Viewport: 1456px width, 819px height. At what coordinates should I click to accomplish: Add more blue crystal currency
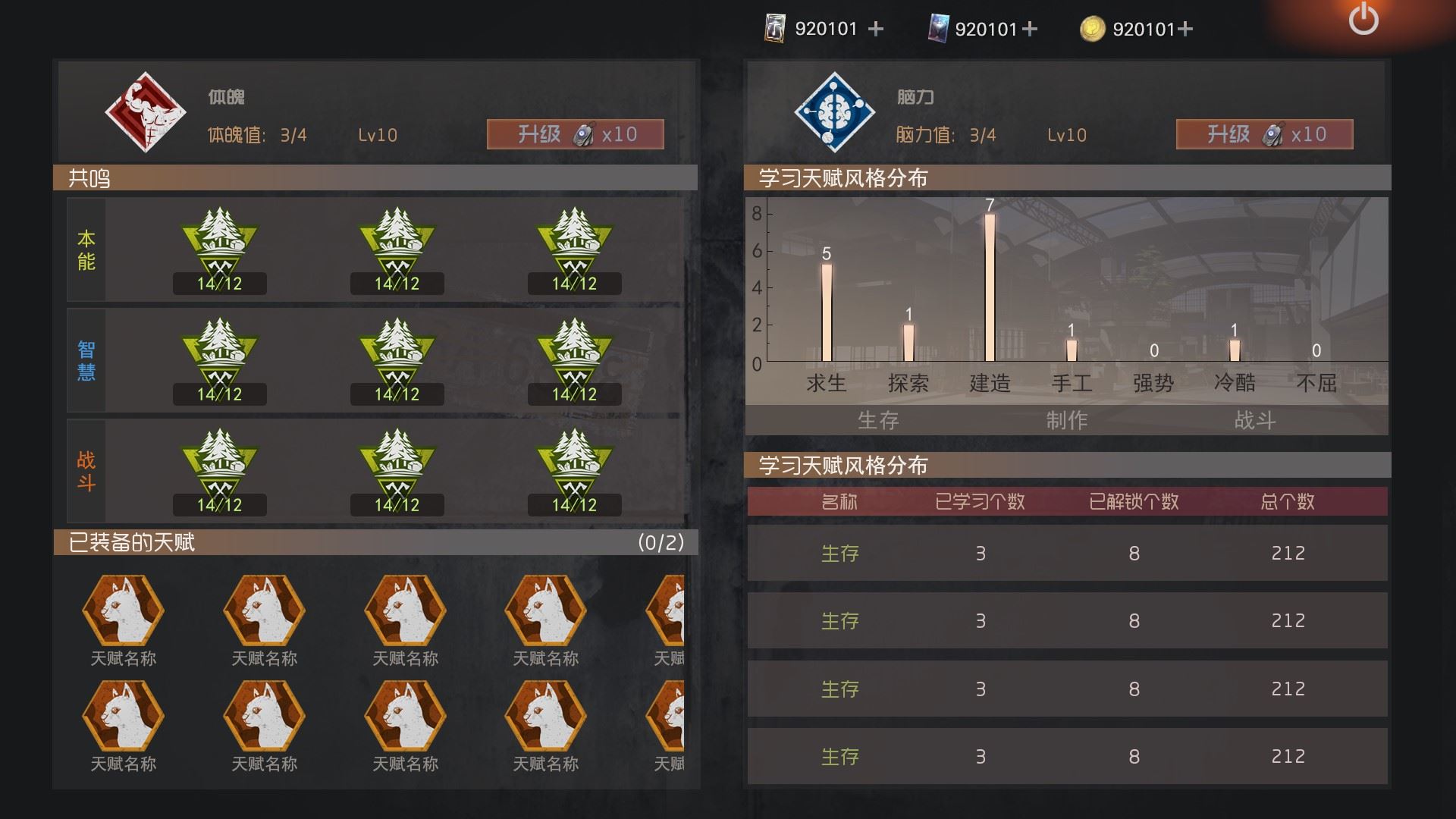(1030, 29)
